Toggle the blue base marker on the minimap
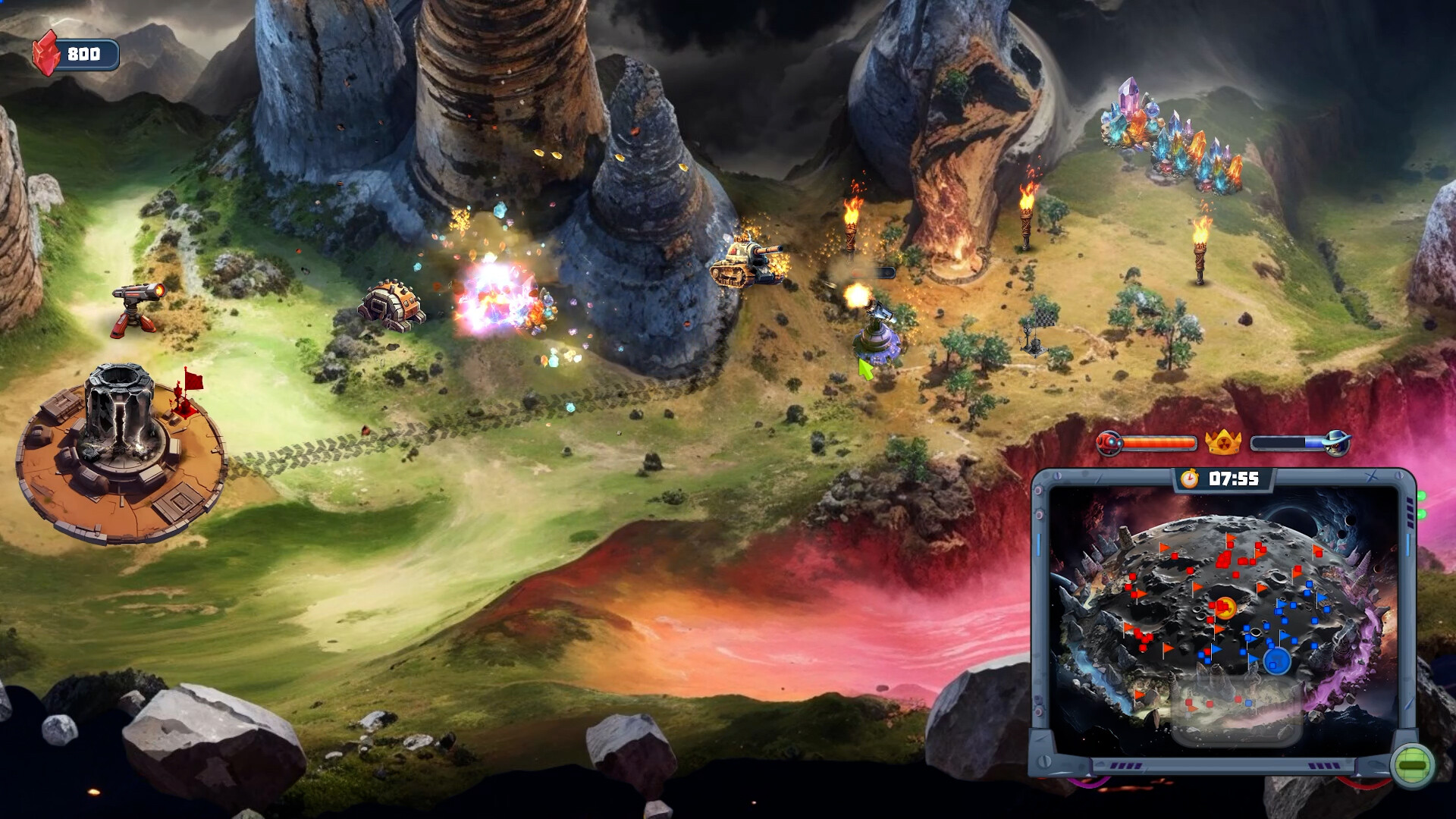The image size is (1456, 819). pyautogui.click(x=1276, y=659)
